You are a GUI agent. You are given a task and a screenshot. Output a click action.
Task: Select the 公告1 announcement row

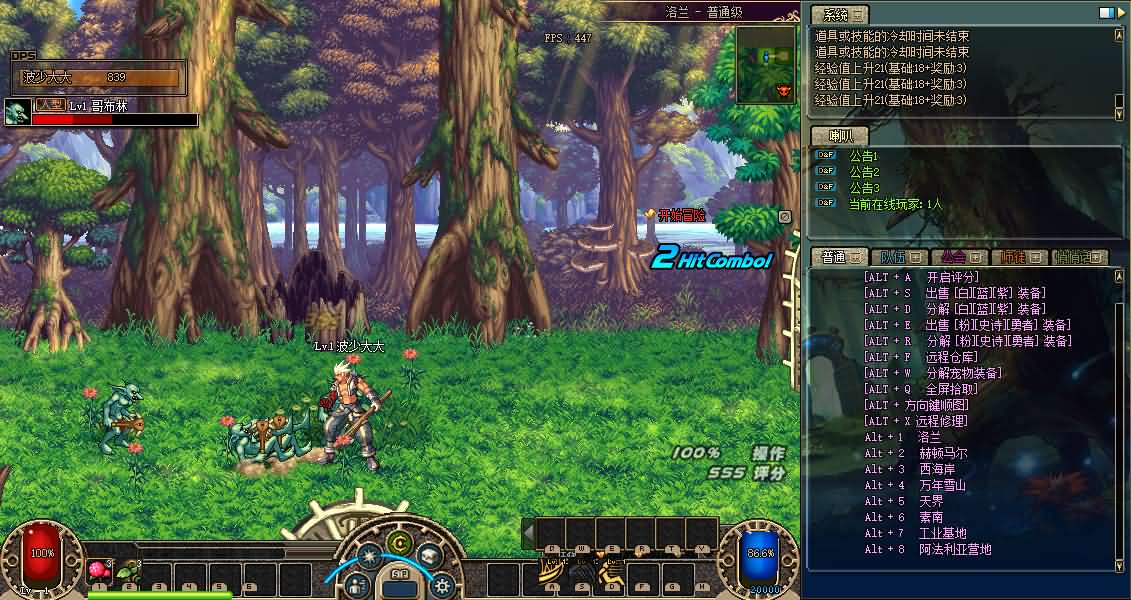point(863,156)
